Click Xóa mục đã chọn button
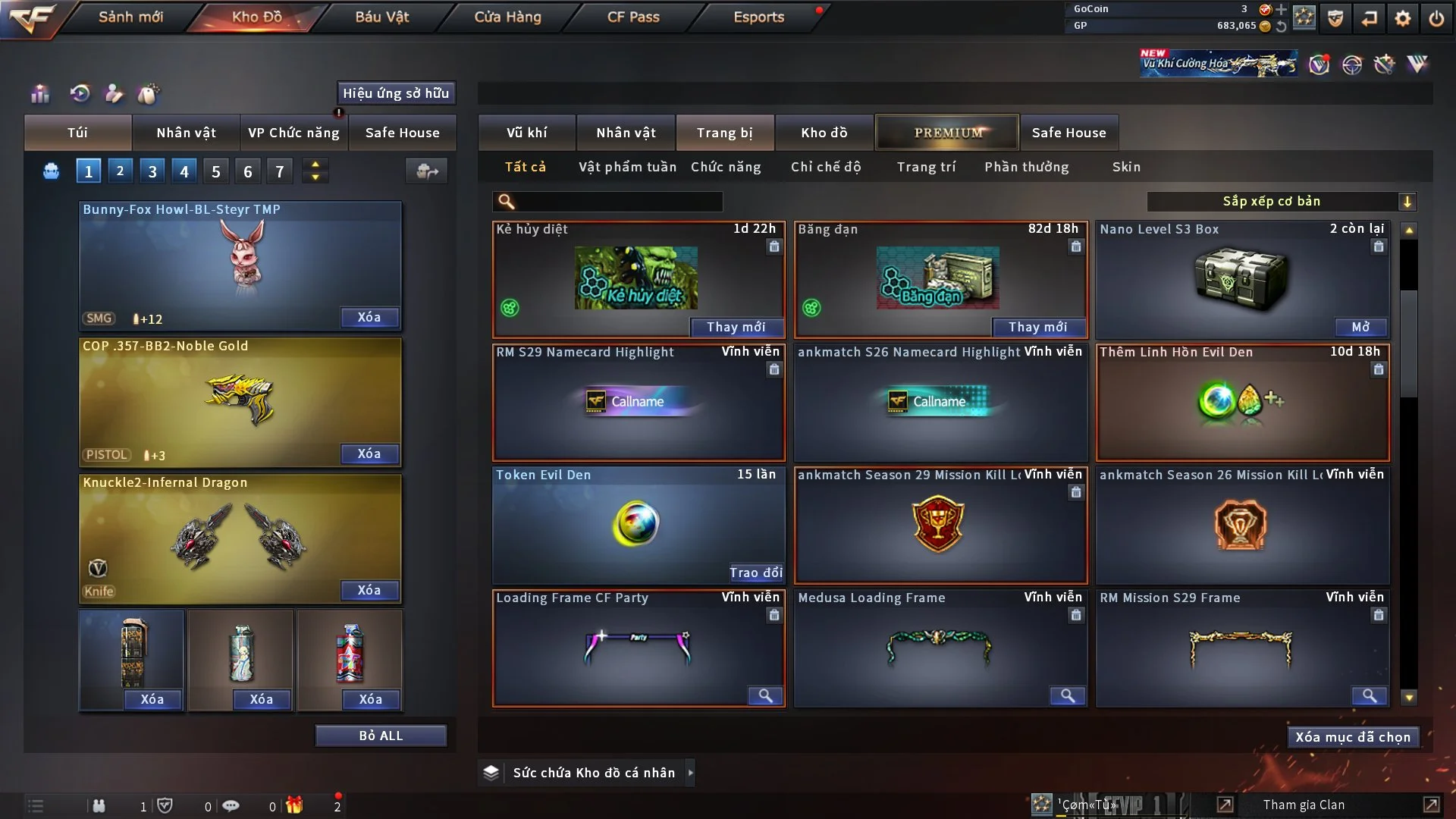This screenshot has width=1456, height=819. tap(1352, 737)
